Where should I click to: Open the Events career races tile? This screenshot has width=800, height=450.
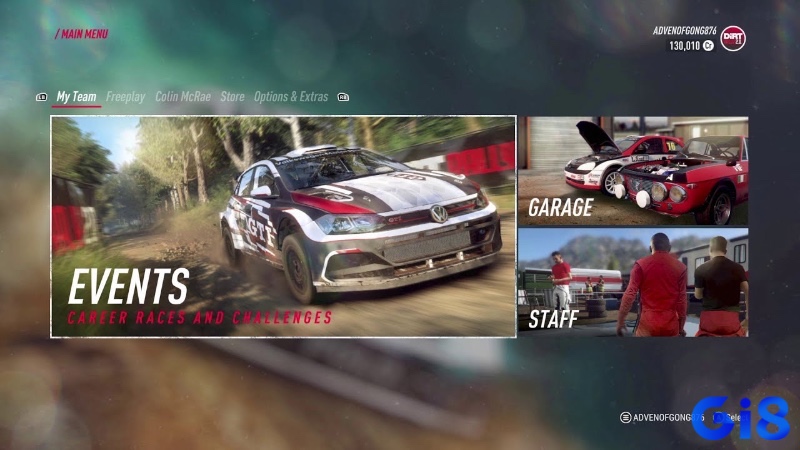click(x=283, y=226)
